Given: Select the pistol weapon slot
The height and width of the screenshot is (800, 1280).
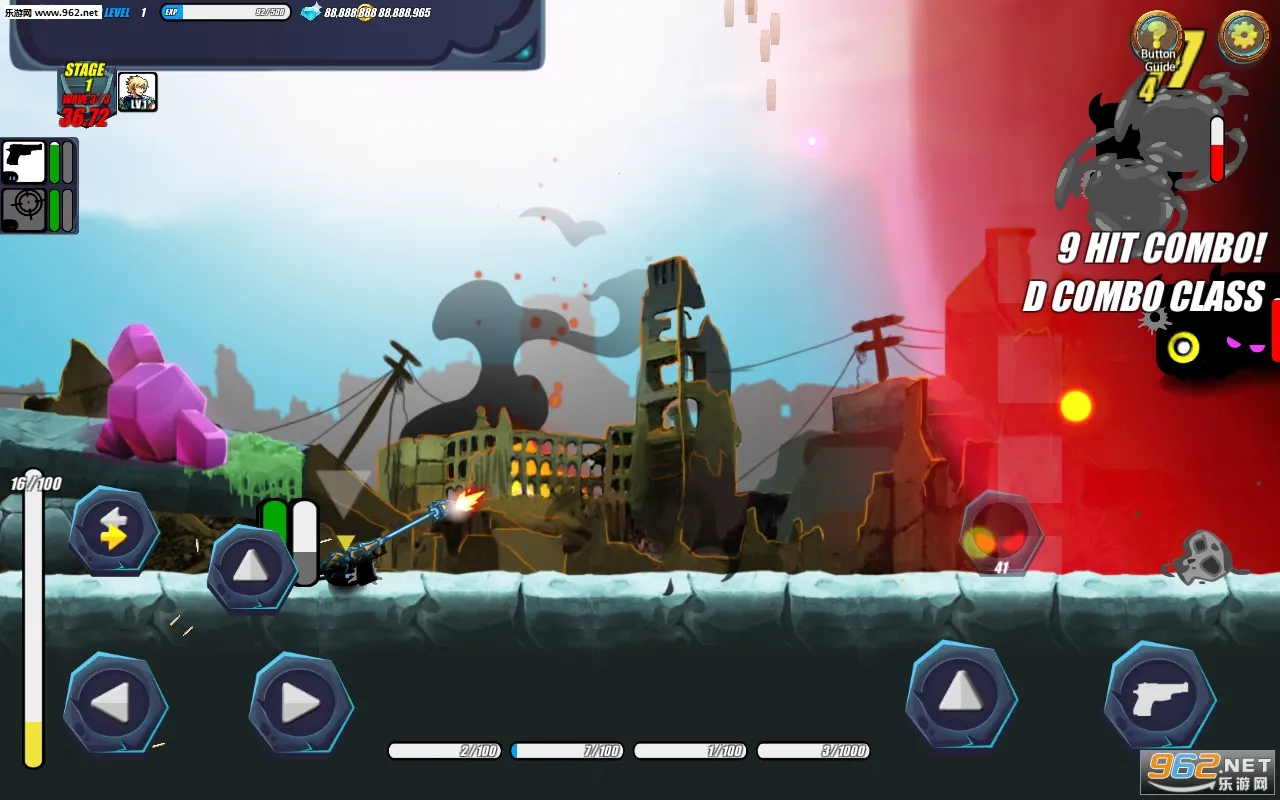Looking at the screenshot, I should pyautogui.click(x=23, y=163).
